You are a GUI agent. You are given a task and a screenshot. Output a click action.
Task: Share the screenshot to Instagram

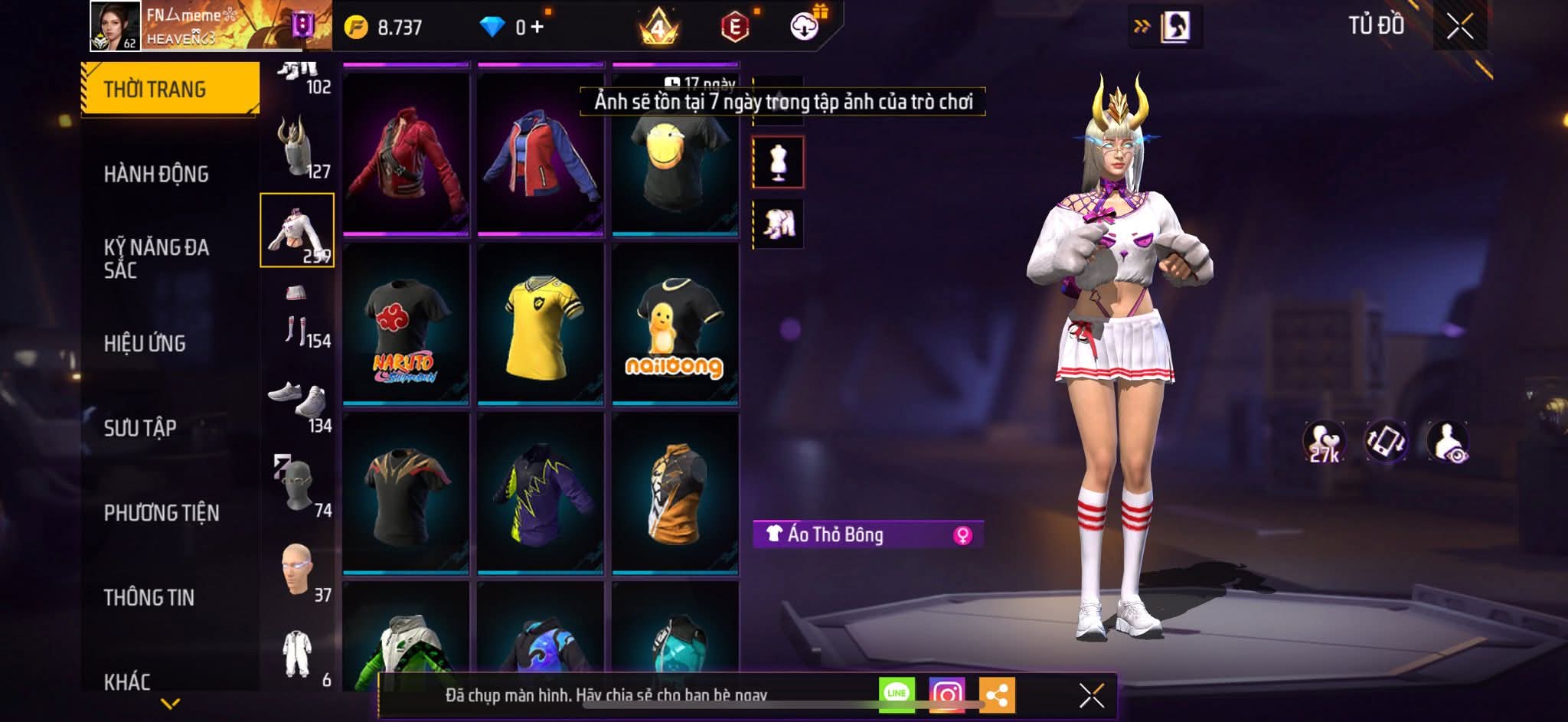[x=947, y=694]
